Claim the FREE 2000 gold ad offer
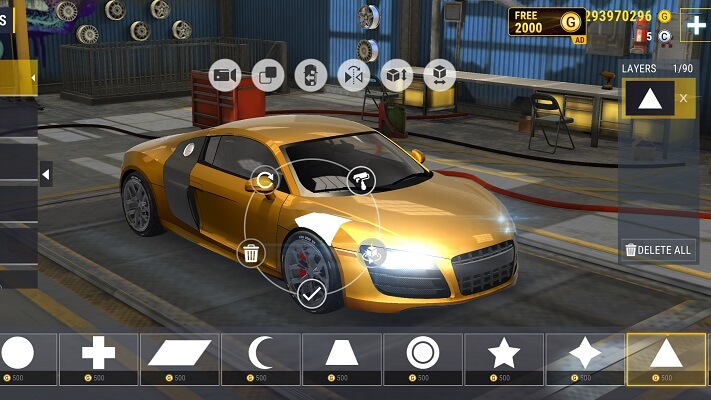The width and height of the screenshot is (711, 400). coord(546,22)
